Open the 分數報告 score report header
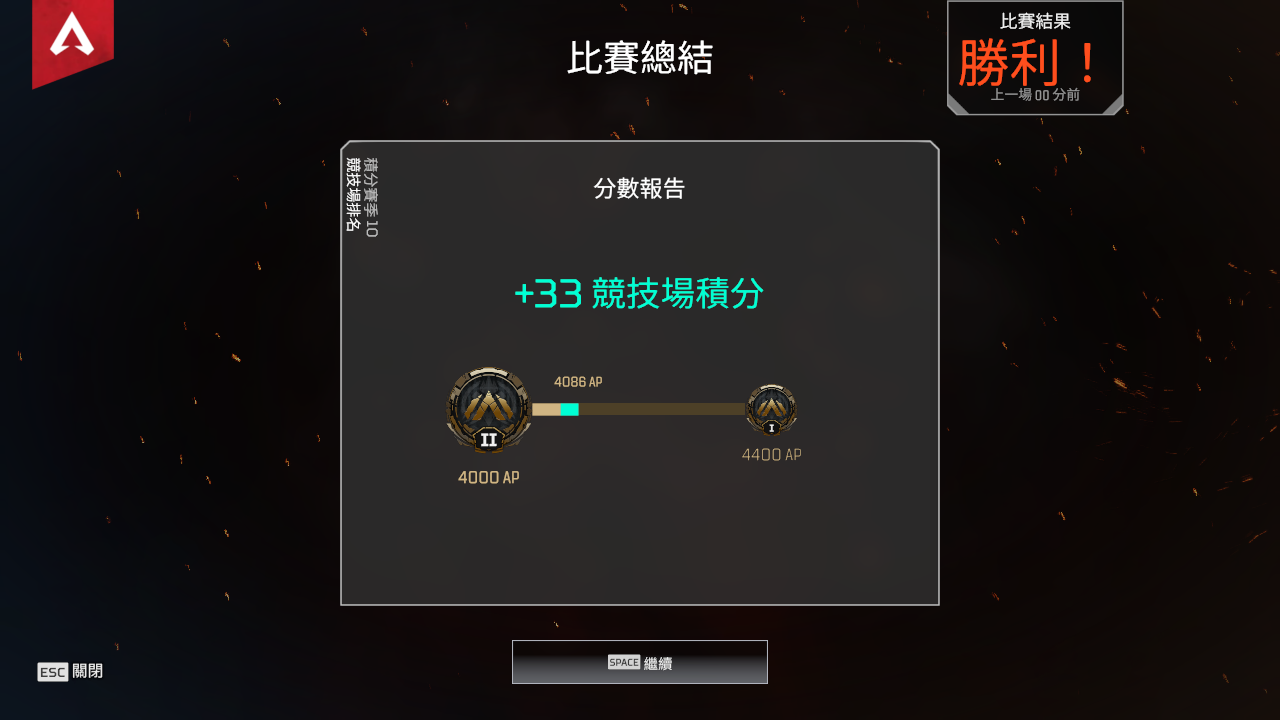 point(639,189)
